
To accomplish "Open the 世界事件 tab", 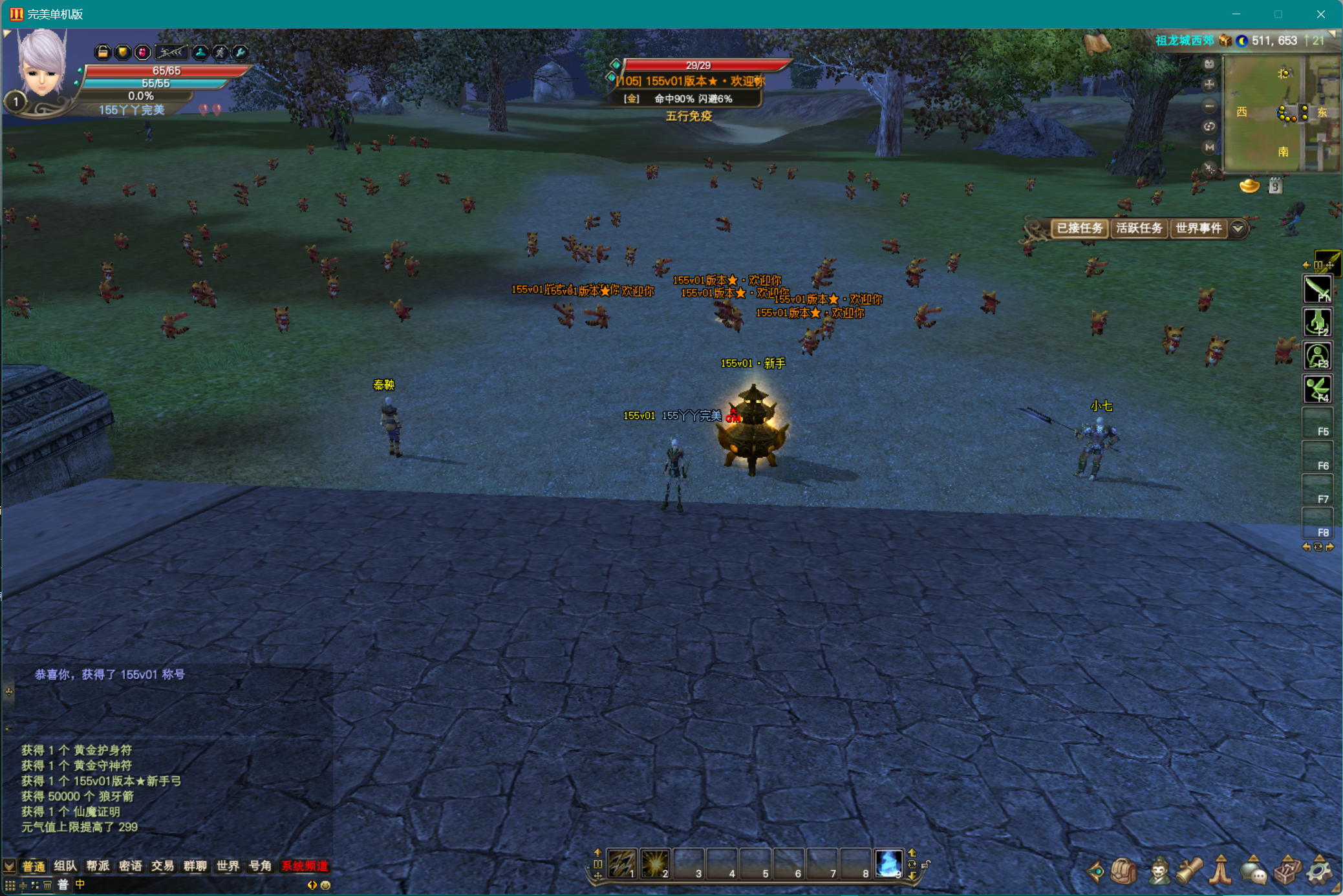I will coord(1198,228).
